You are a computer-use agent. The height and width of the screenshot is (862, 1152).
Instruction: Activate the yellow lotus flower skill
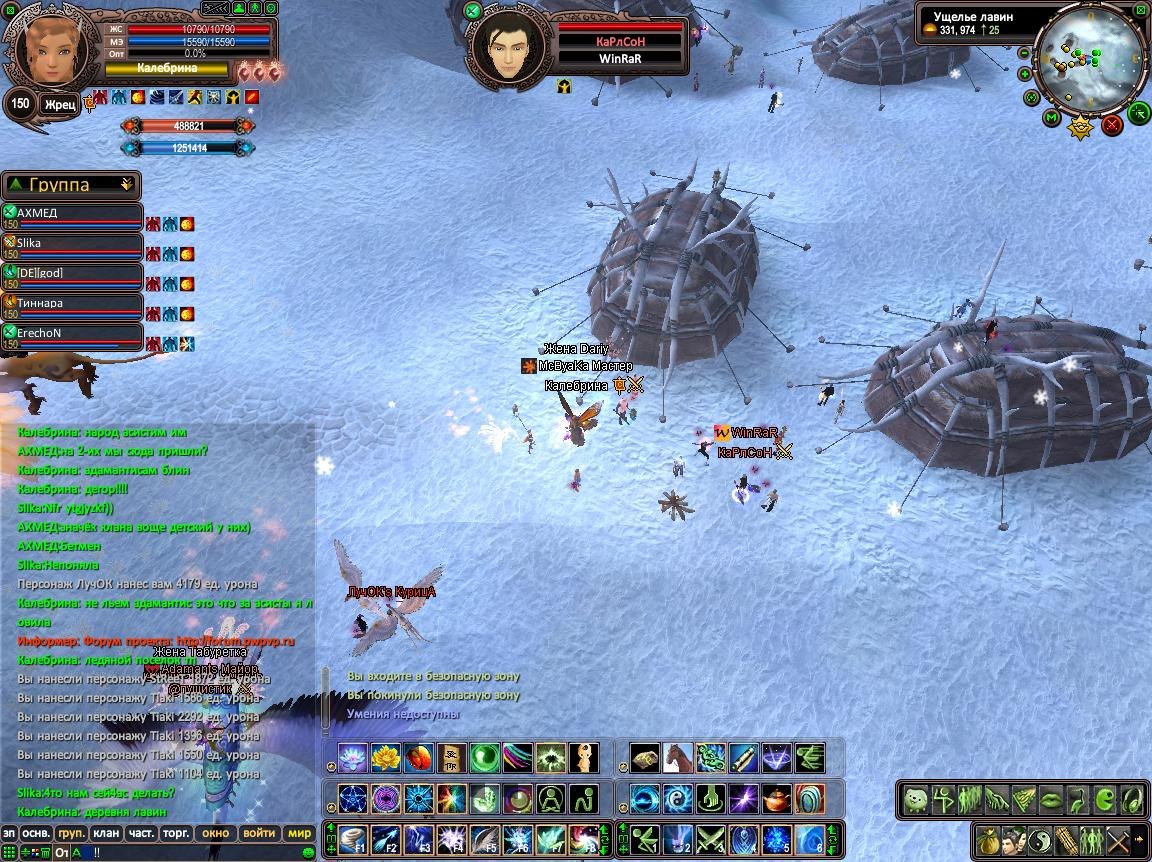[386, 757]
